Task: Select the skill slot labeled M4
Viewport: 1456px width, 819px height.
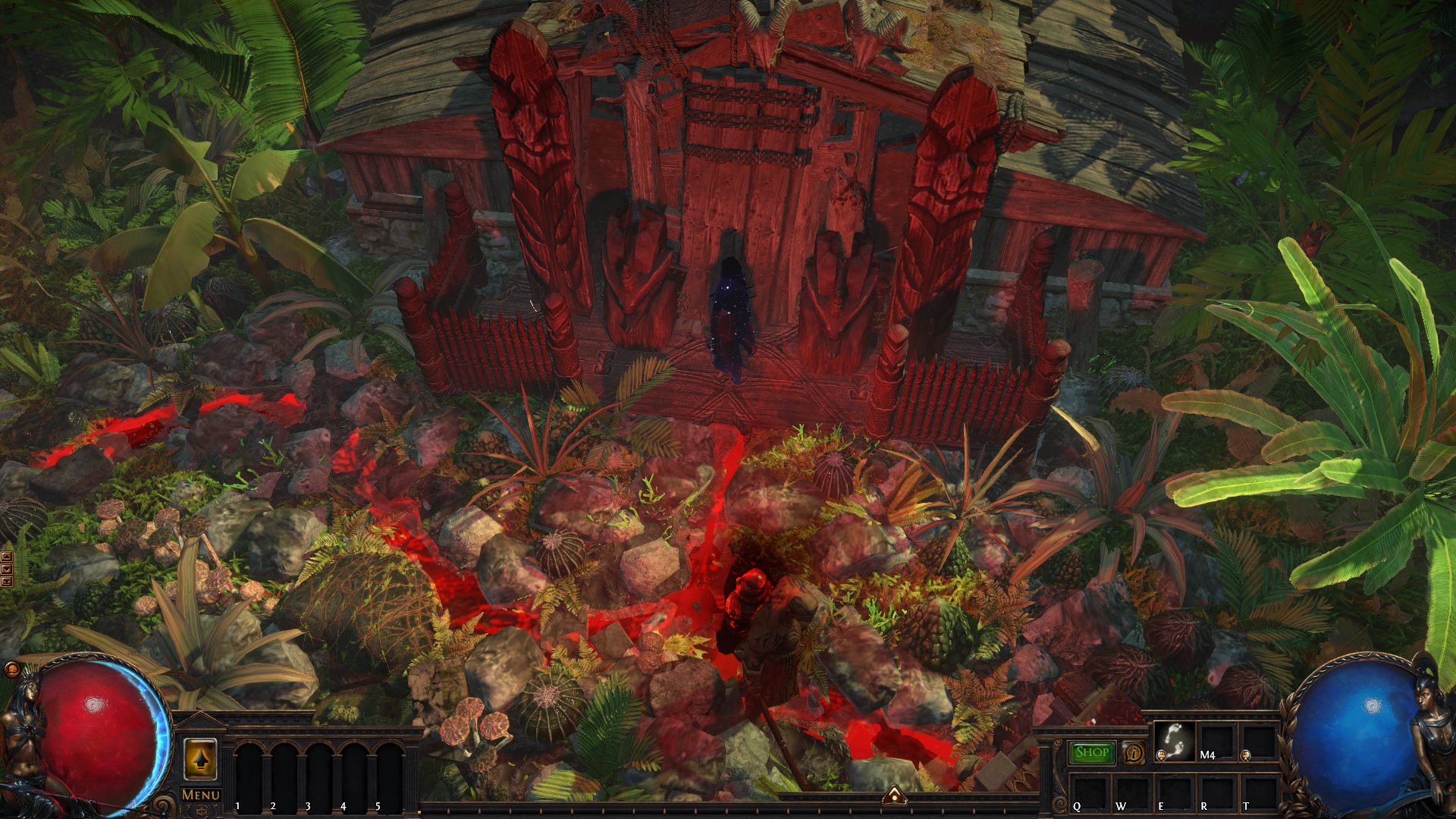Action: (x=1216, y=741)
